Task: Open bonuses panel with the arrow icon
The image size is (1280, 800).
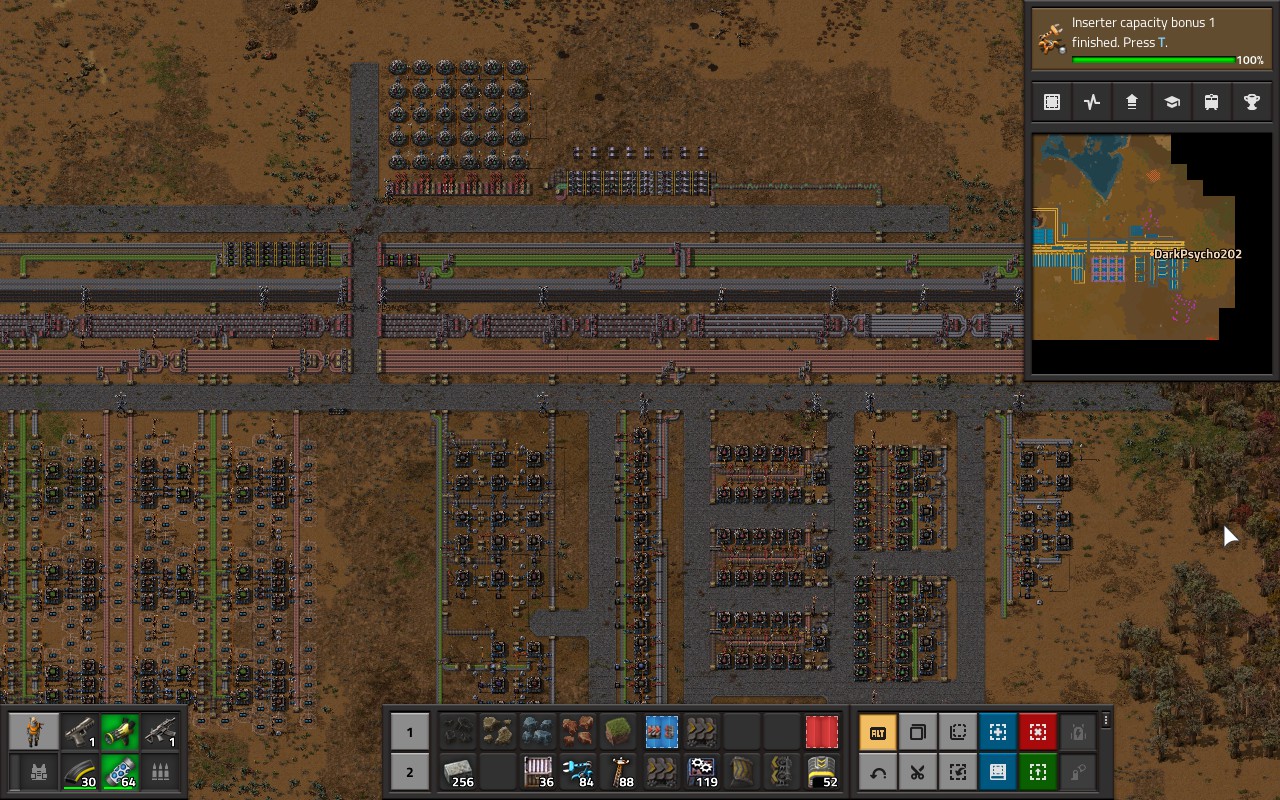Action: (x=1131, y=102)
